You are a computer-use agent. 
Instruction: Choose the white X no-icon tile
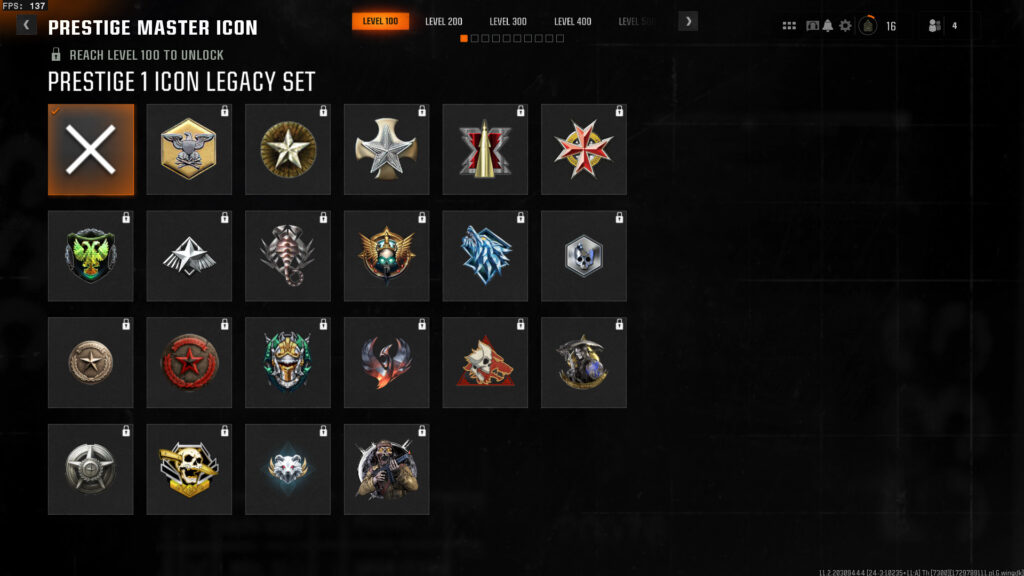click(91, 150)
